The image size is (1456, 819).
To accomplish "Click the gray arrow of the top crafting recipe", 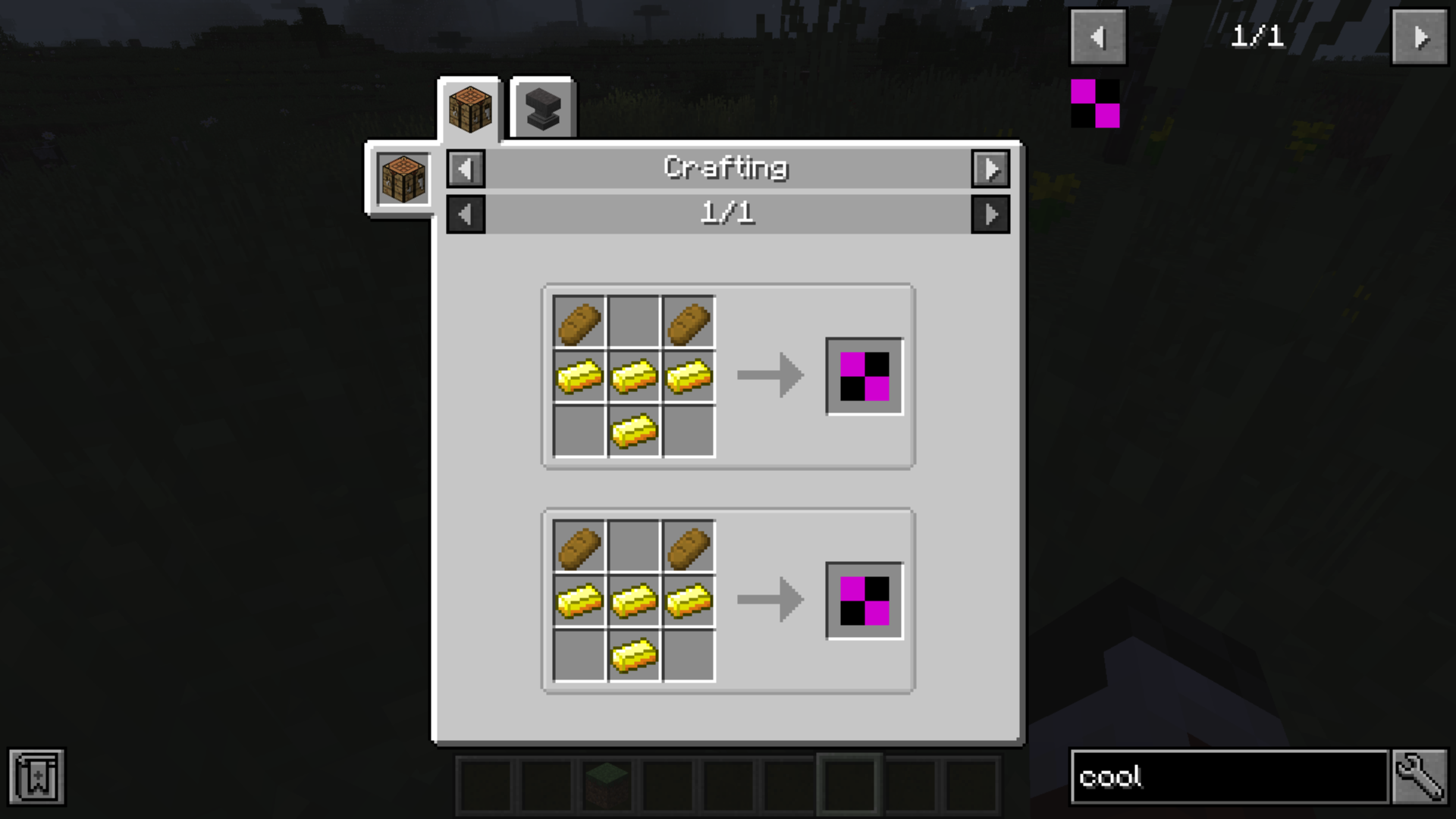I will tap(770, 374).
